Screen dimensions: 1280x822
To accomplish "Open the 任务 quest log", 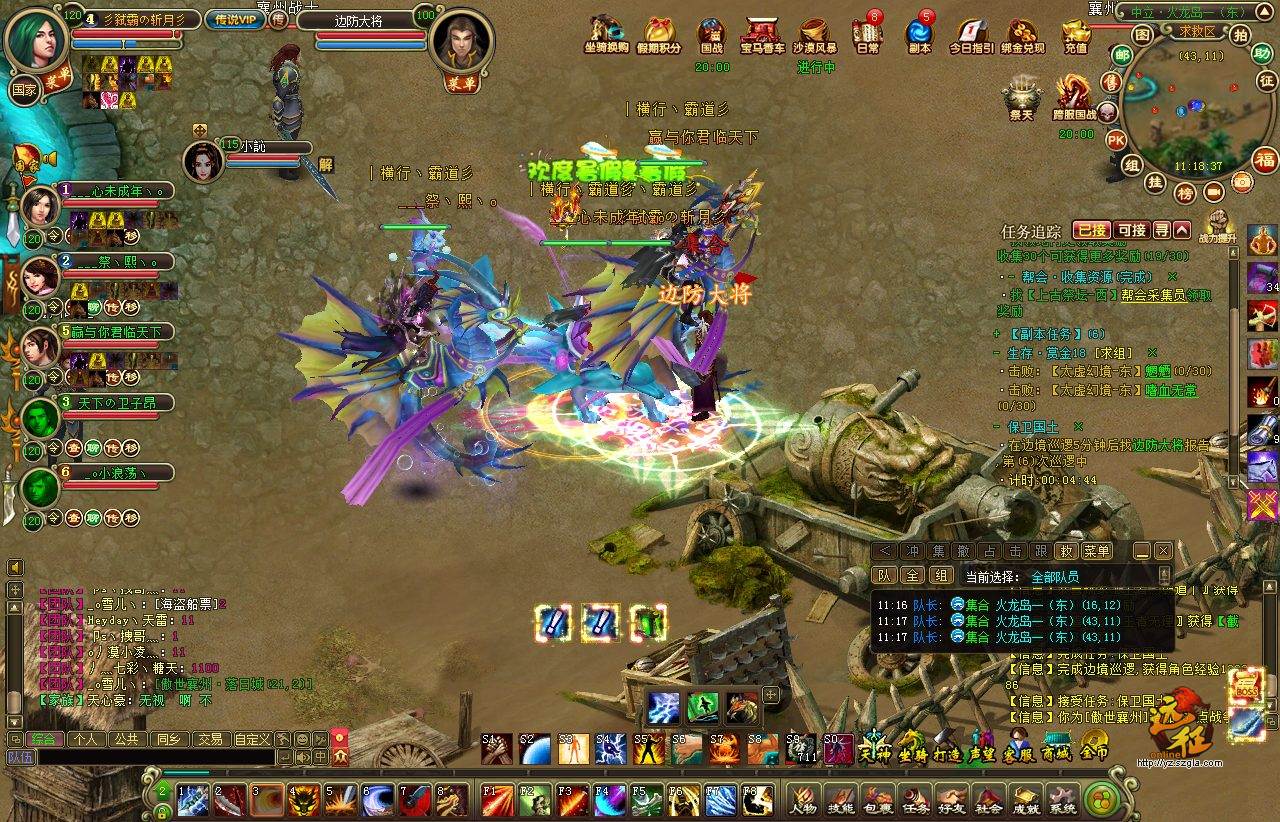I will (x=915, y=799).
